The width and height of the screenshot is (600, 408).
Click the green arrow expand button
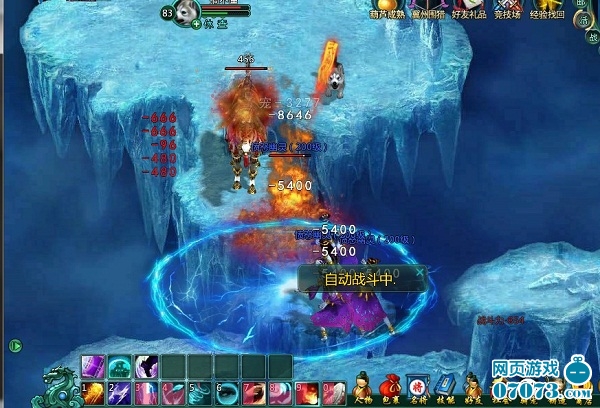(x=15, y=346)
